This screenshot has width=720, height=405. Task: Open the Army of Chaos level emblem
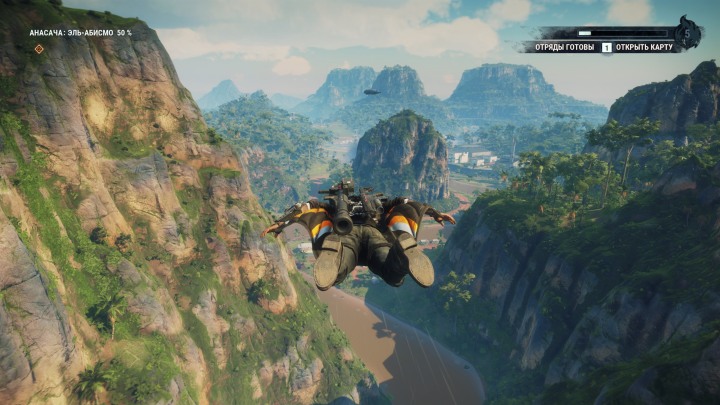[x=687, y=34]
